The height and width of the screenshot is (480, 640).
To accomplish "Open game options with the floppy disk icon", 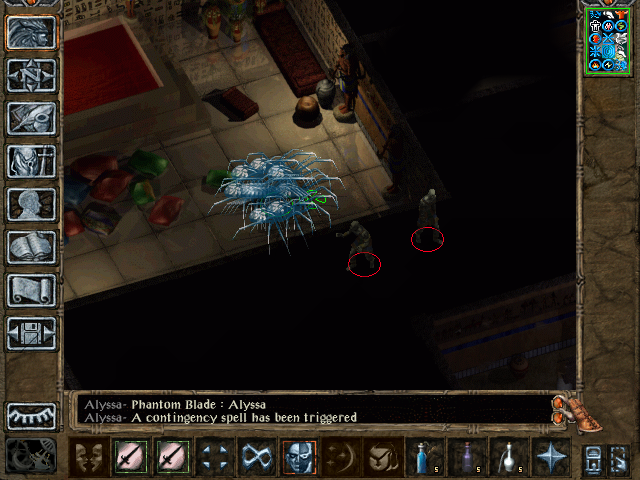I will pos(32,333).
